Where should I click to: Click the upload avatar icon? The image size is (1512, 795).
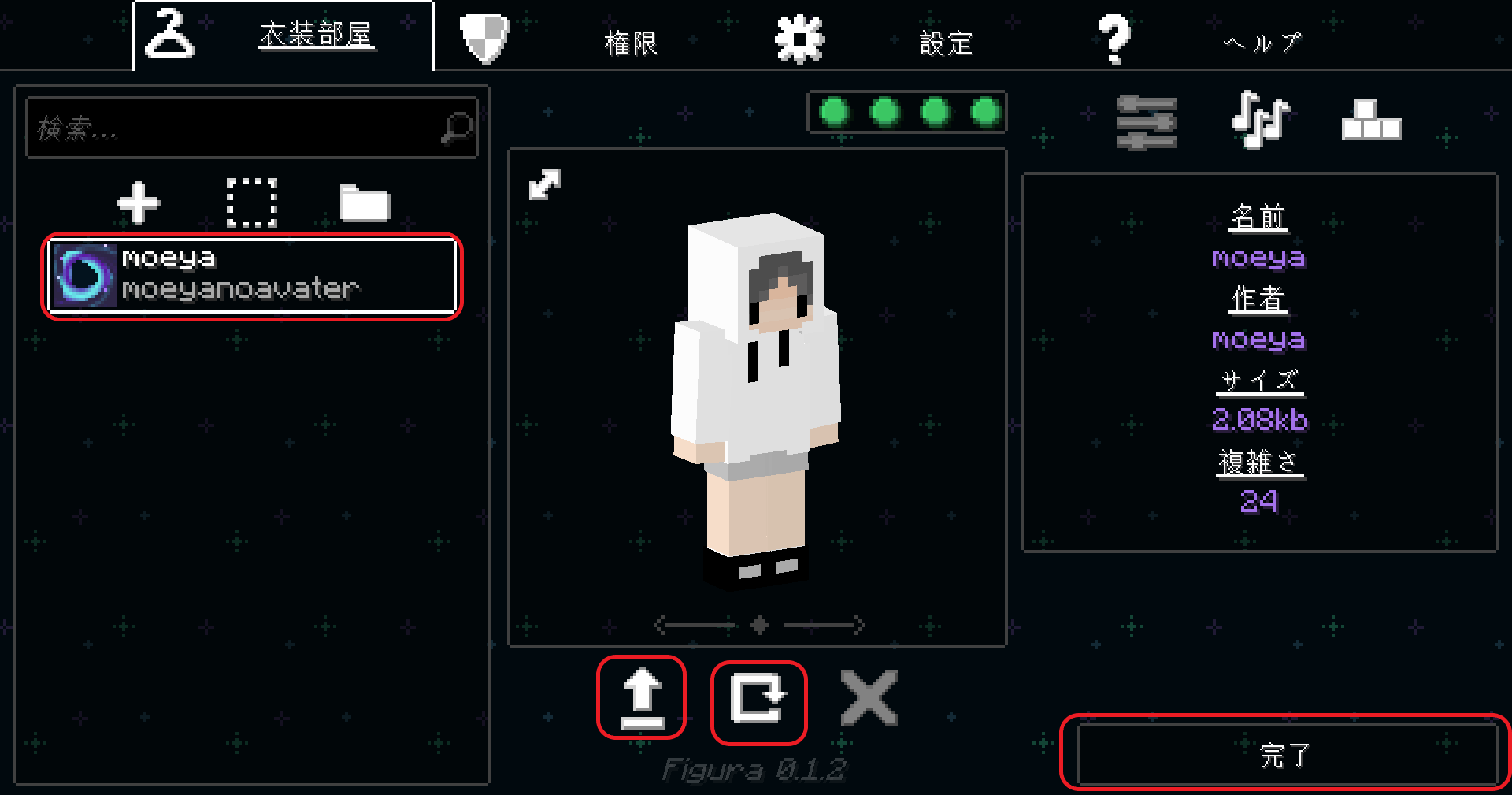point(642,698)
